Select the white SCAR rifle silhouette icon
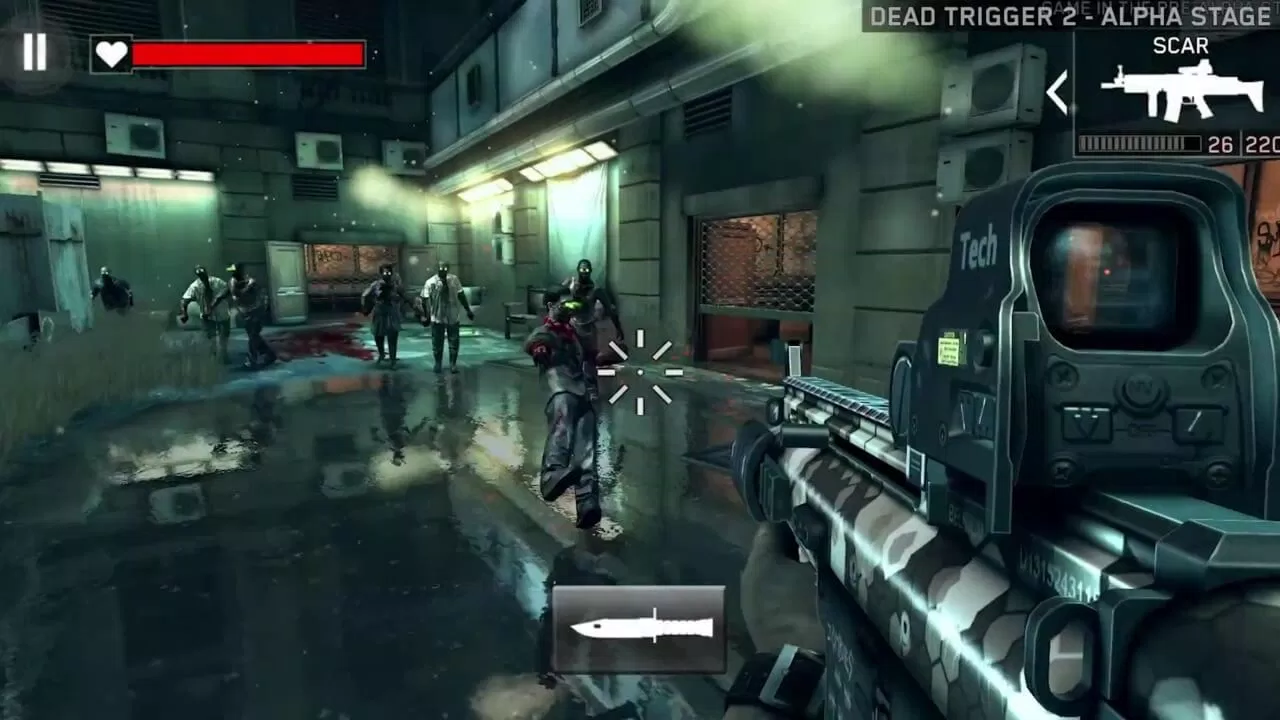 click(1183, 88)
